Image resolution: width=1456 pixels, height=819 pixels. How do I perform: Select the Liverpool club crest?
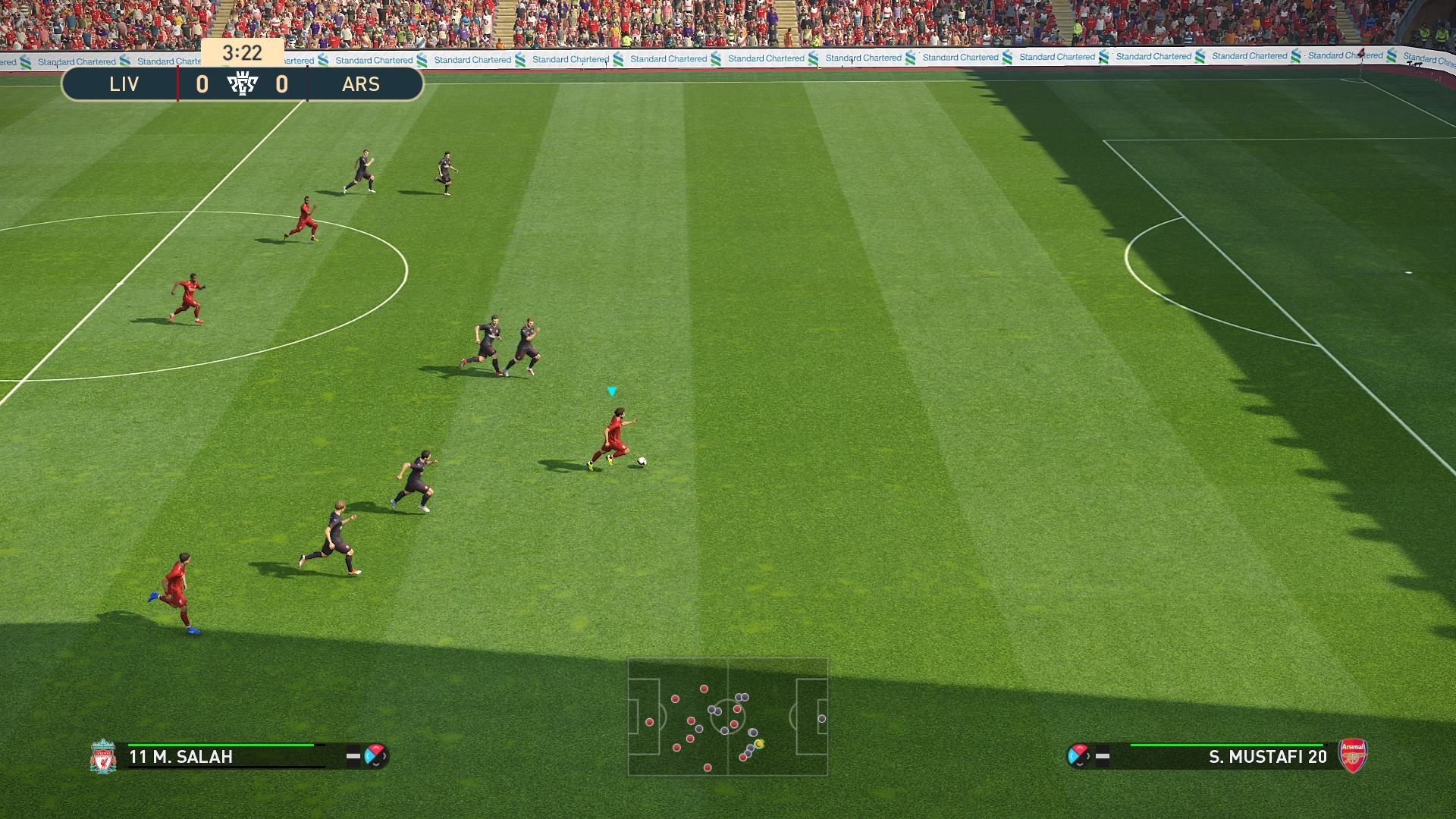[102, 756]
